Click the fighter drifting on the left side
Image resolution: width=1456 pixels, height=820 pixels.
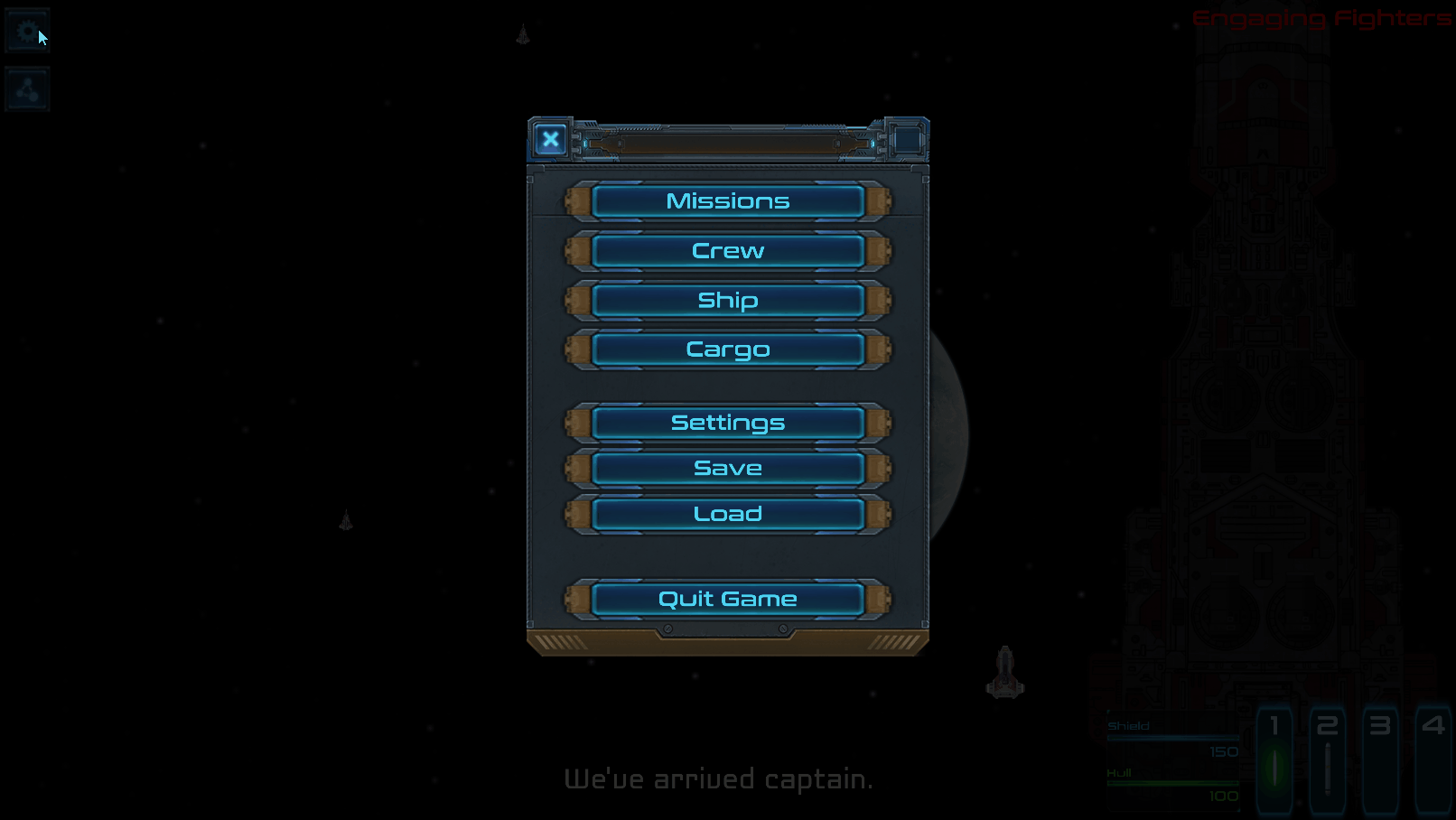(346, 517)
